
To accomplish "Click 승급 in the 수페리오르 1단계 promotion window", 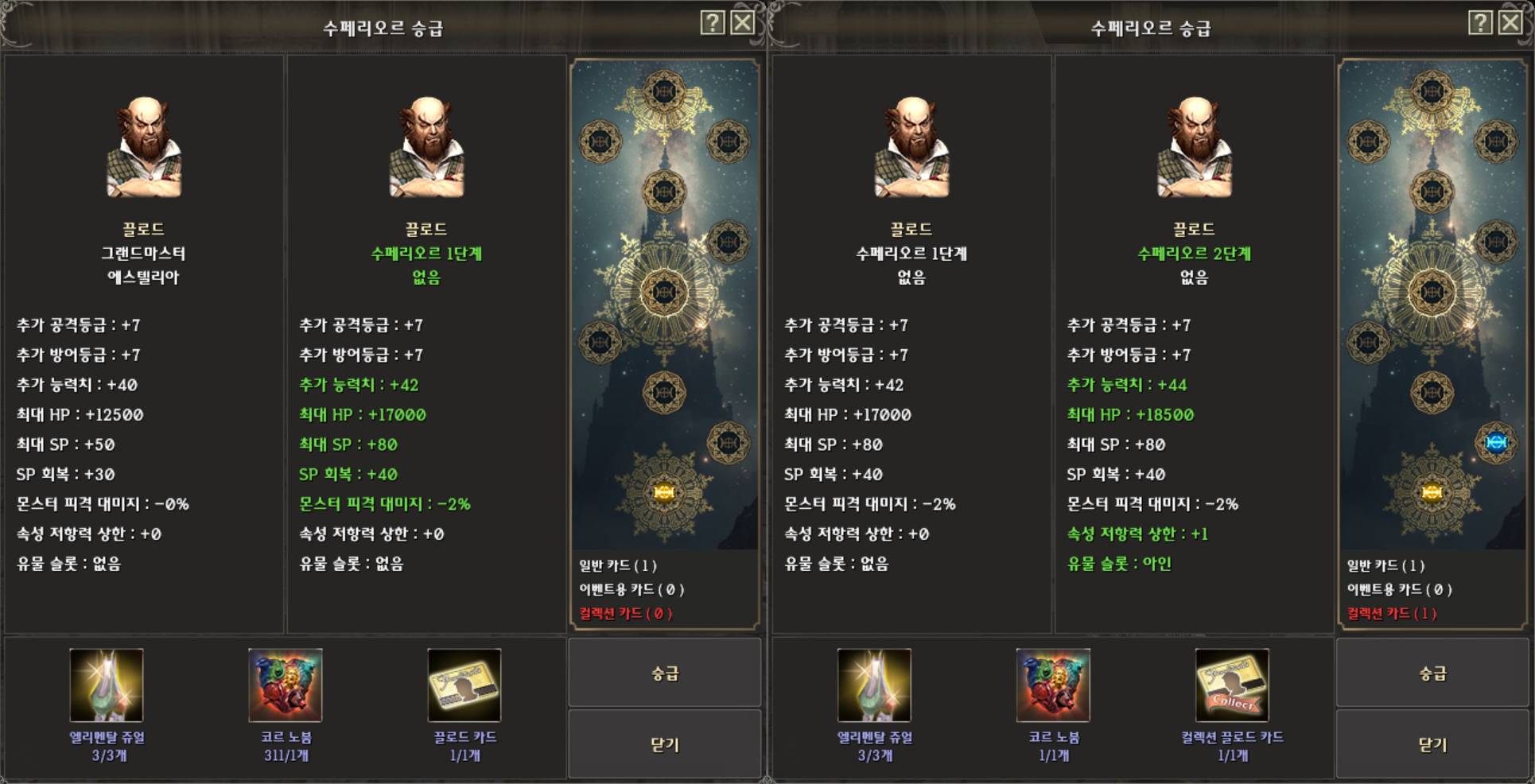I will coord(664,673).
